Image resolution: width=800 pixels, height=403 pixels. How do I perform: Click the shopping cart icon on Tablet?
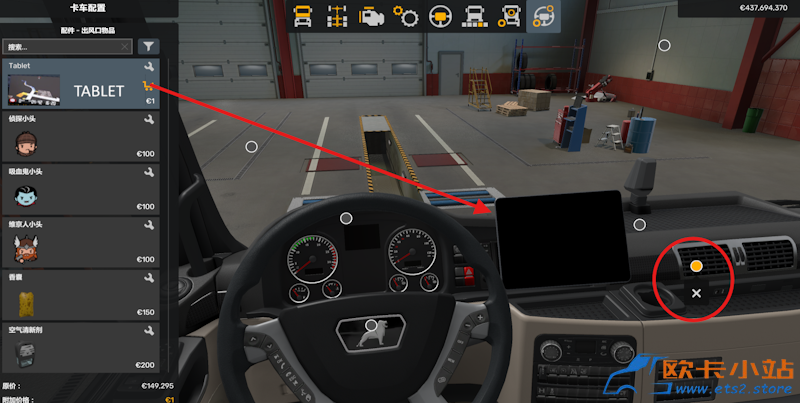[148, 86]
